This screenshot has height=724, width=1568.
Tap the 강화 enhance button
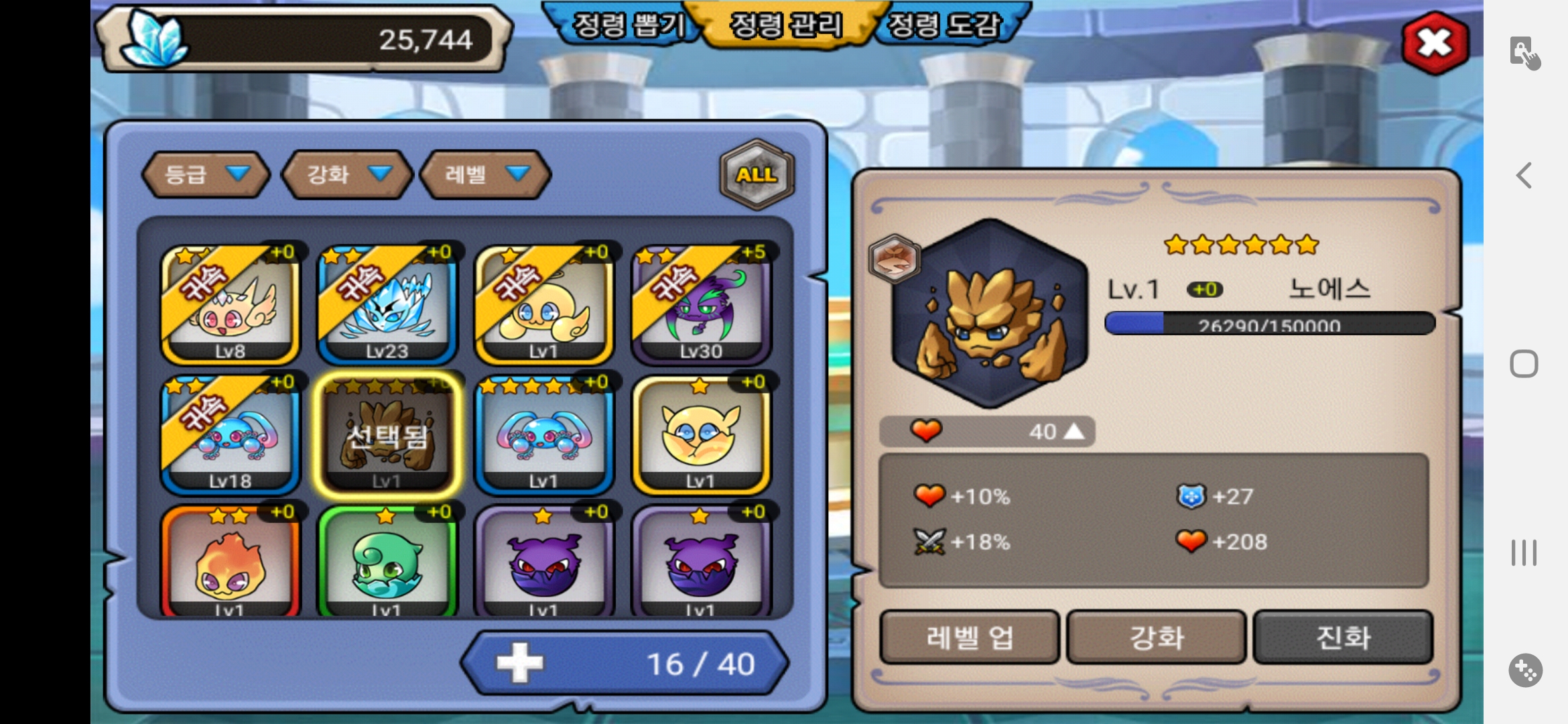1157,637
